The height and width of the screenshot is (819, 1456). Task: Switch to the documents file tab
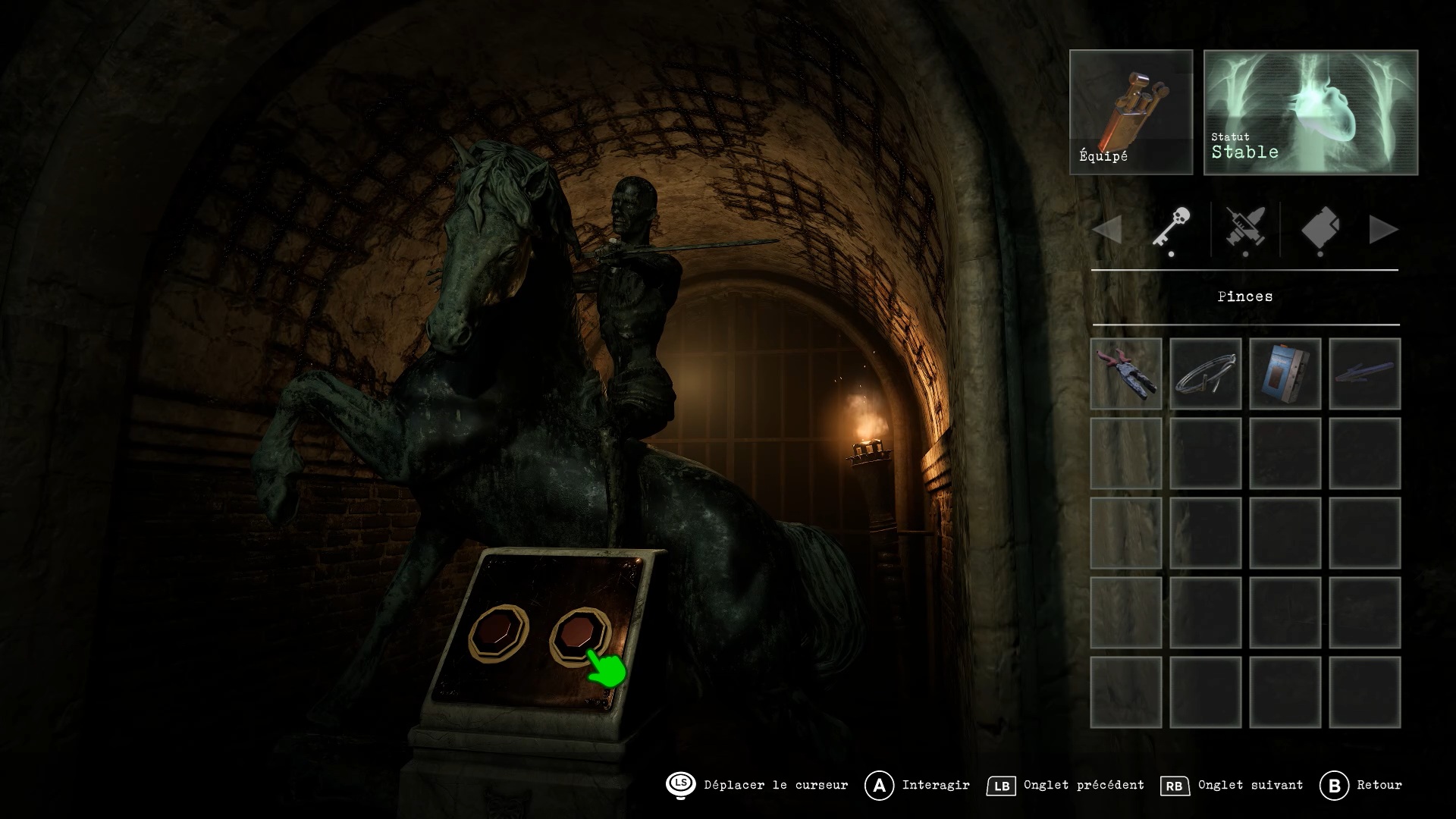coord(1319,228)
